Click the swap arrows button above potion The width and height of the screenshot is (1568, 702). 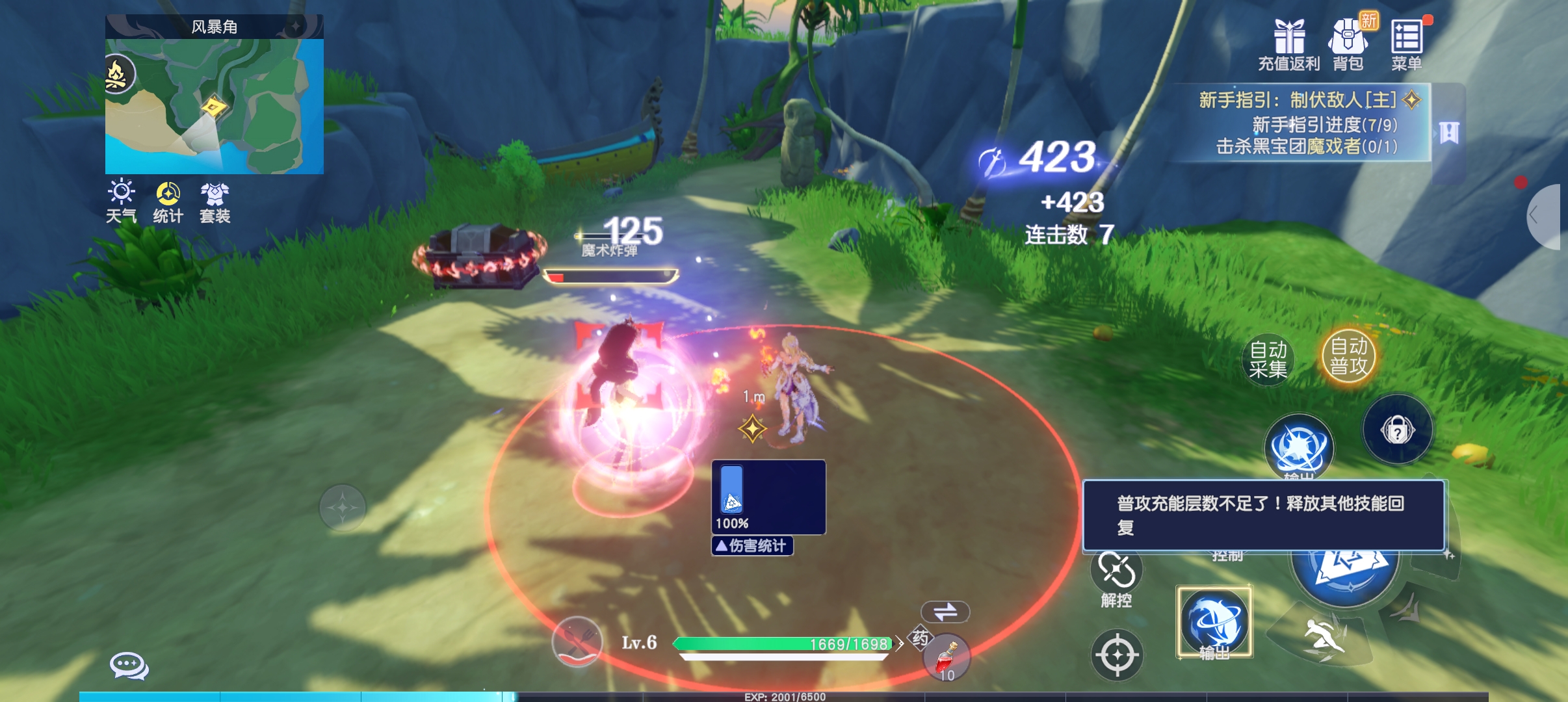tap(945, 612)
